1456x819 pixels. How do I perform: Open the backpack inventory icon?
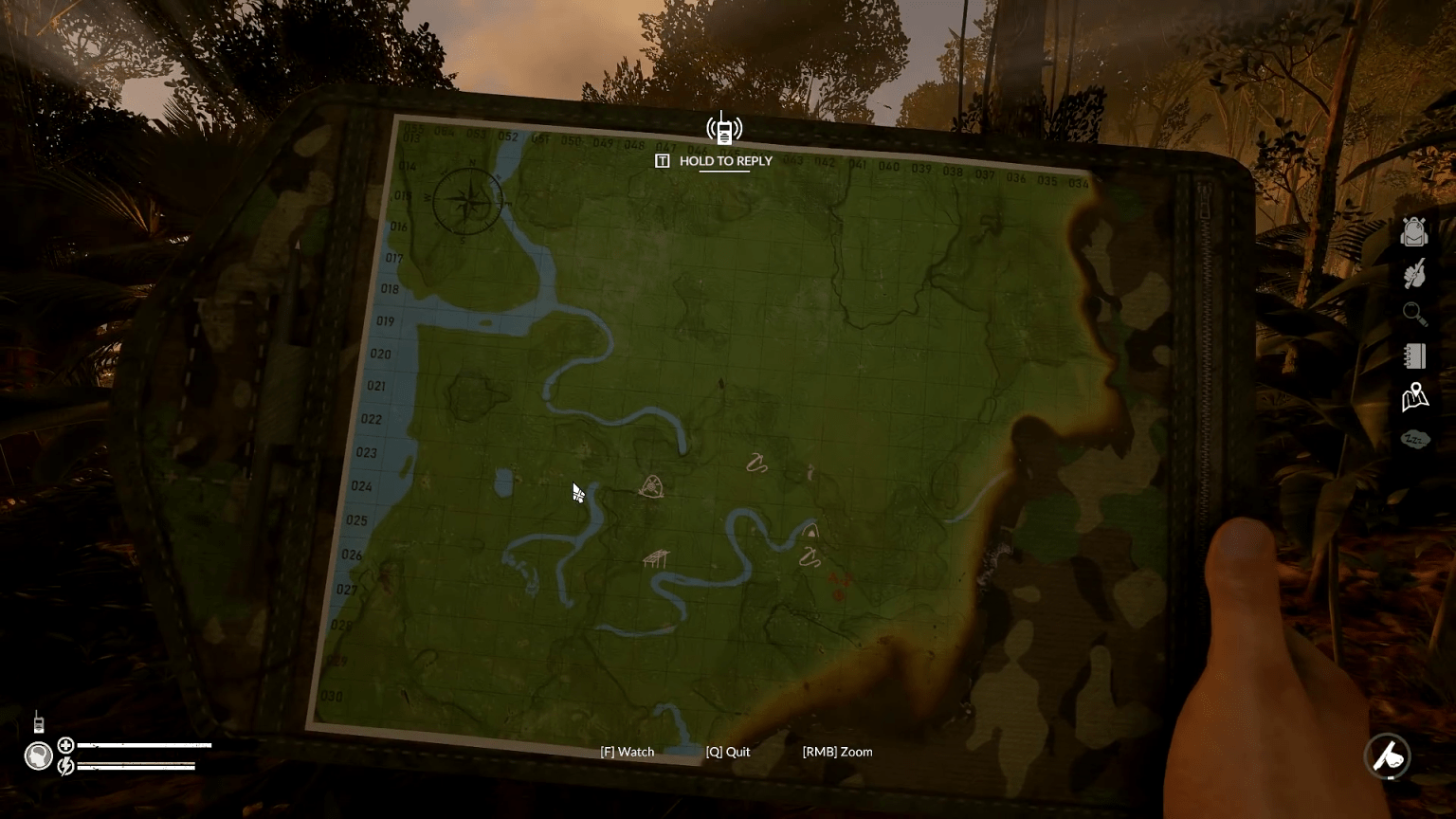pos(1415,231)
